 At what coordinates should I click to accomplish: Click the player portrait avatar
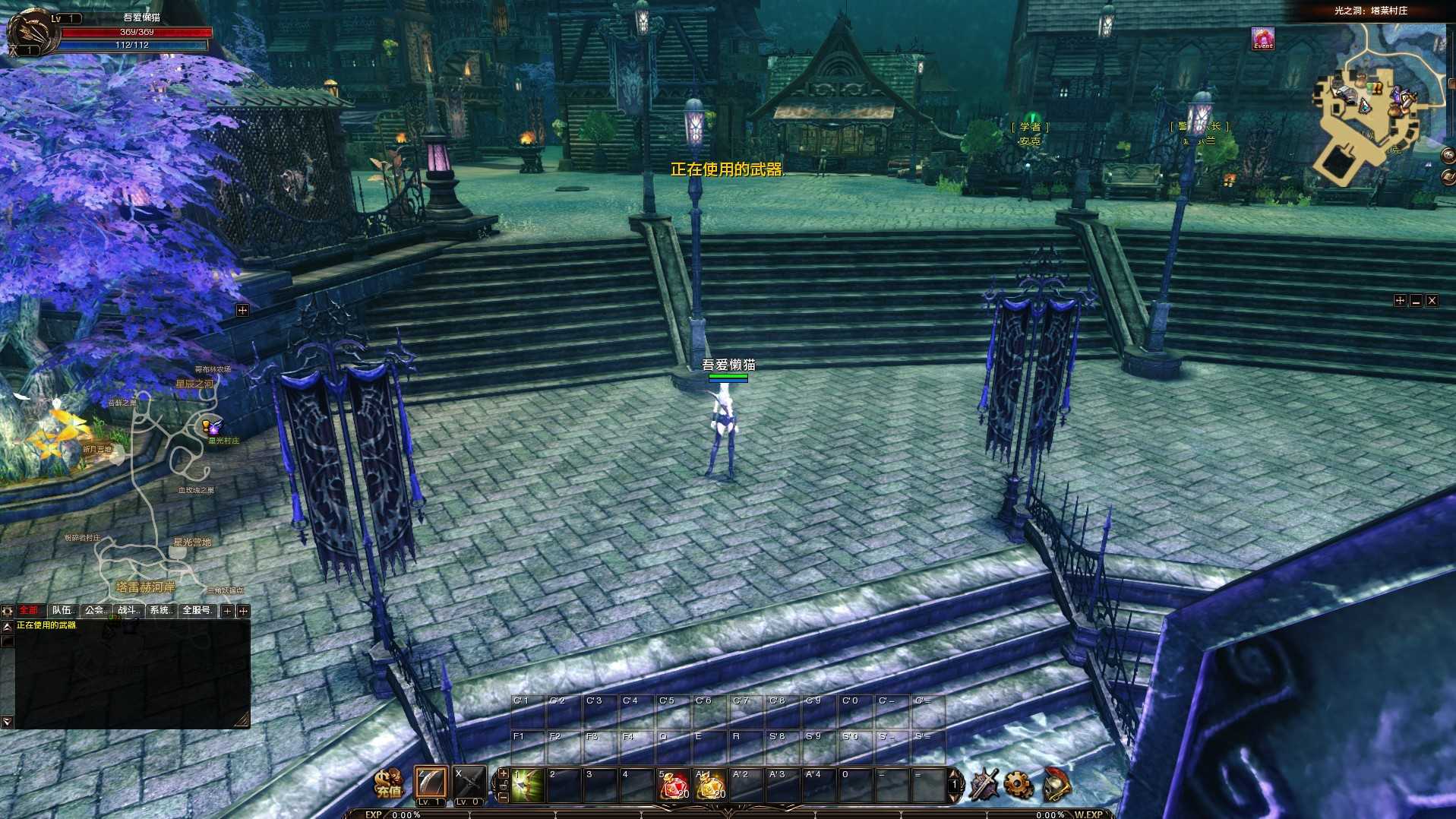point(32,32)
